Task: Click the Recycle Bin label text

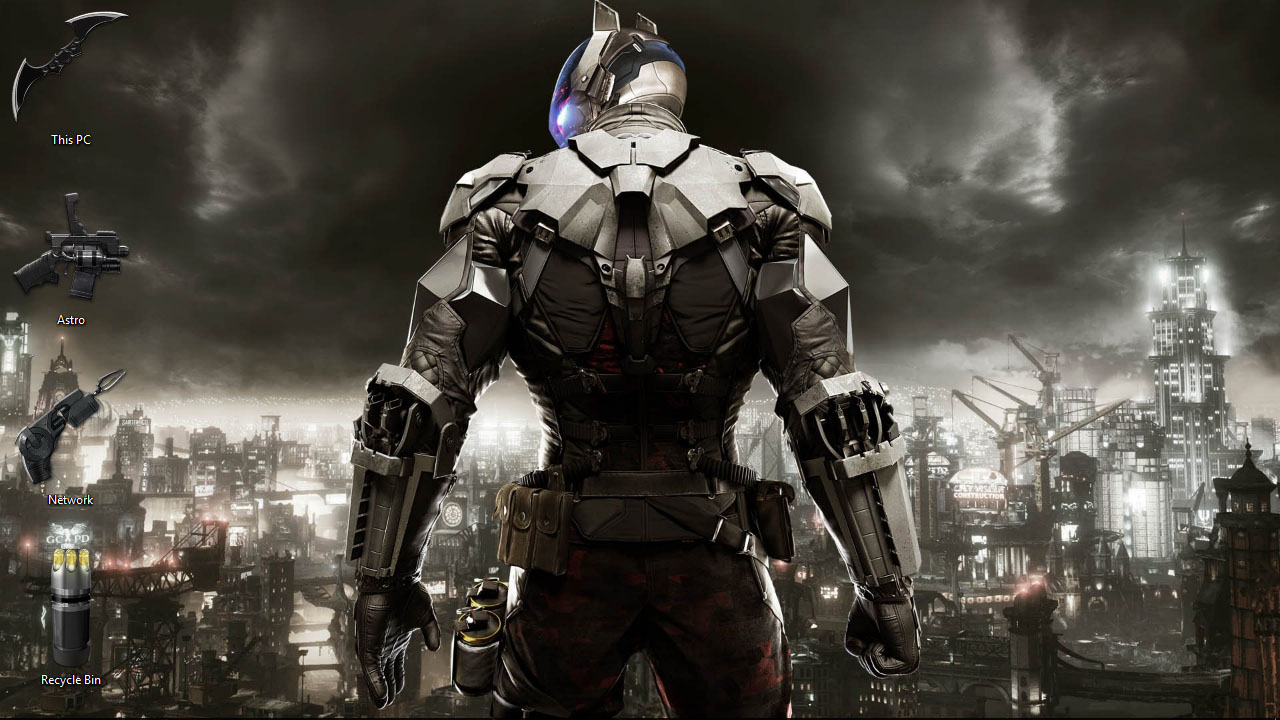Action: tap(71, 680)
